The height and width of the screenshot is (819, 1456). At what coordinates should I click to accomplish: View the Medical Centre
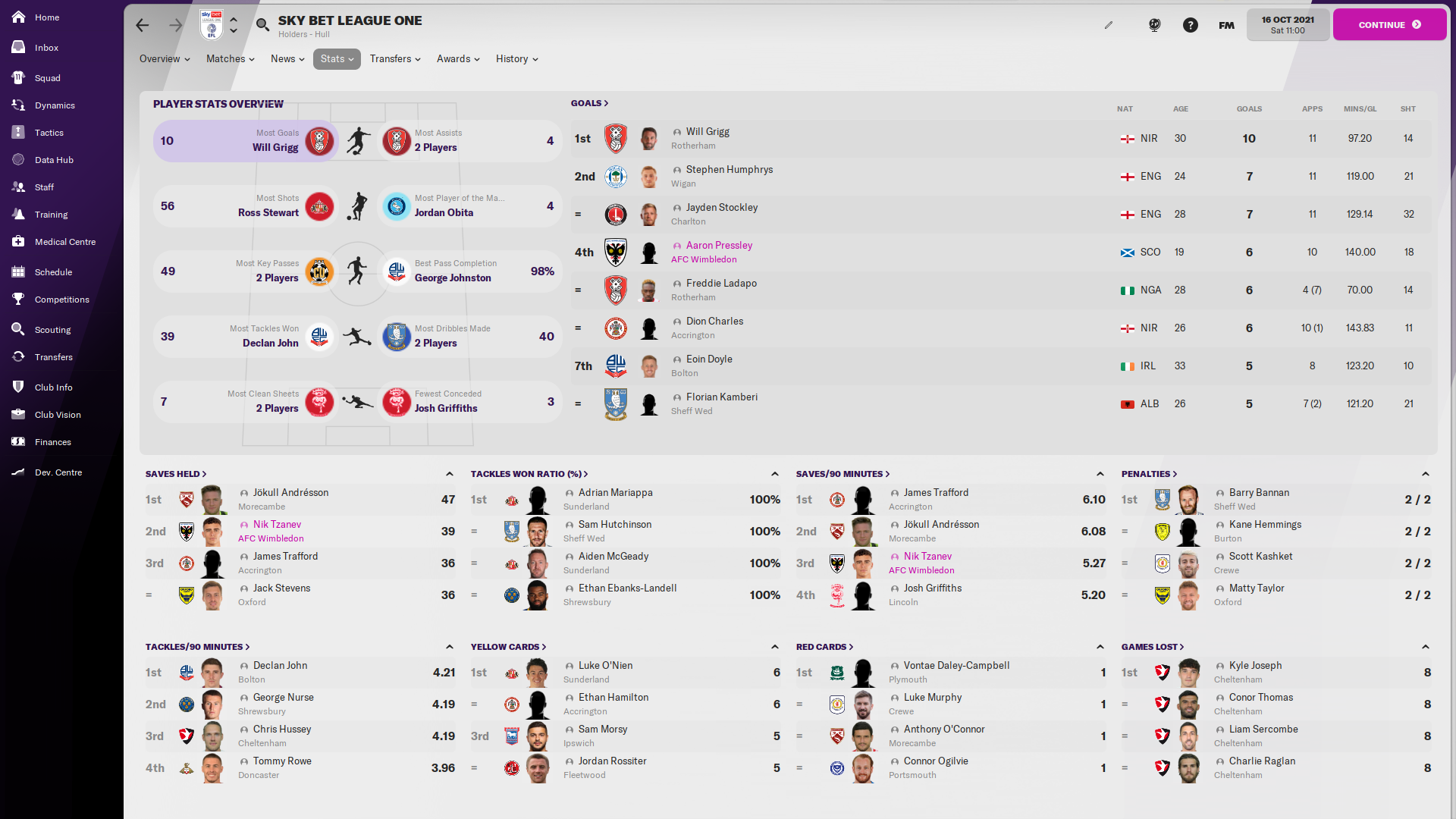pos(64,241)
